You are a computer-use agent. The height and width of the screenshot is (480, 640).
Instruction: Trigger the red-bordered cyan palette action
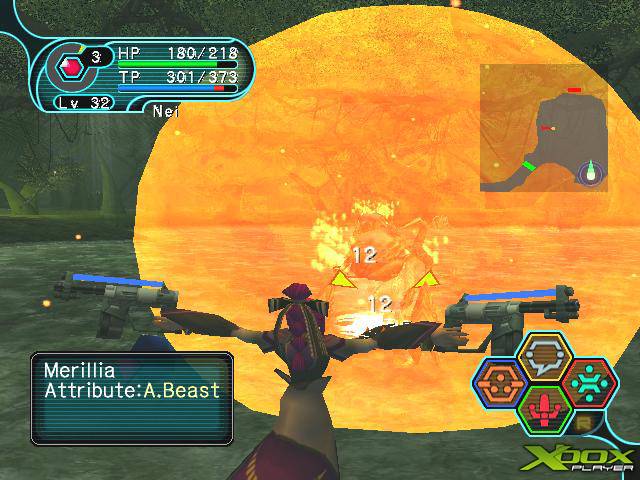(x=591, y=384)
